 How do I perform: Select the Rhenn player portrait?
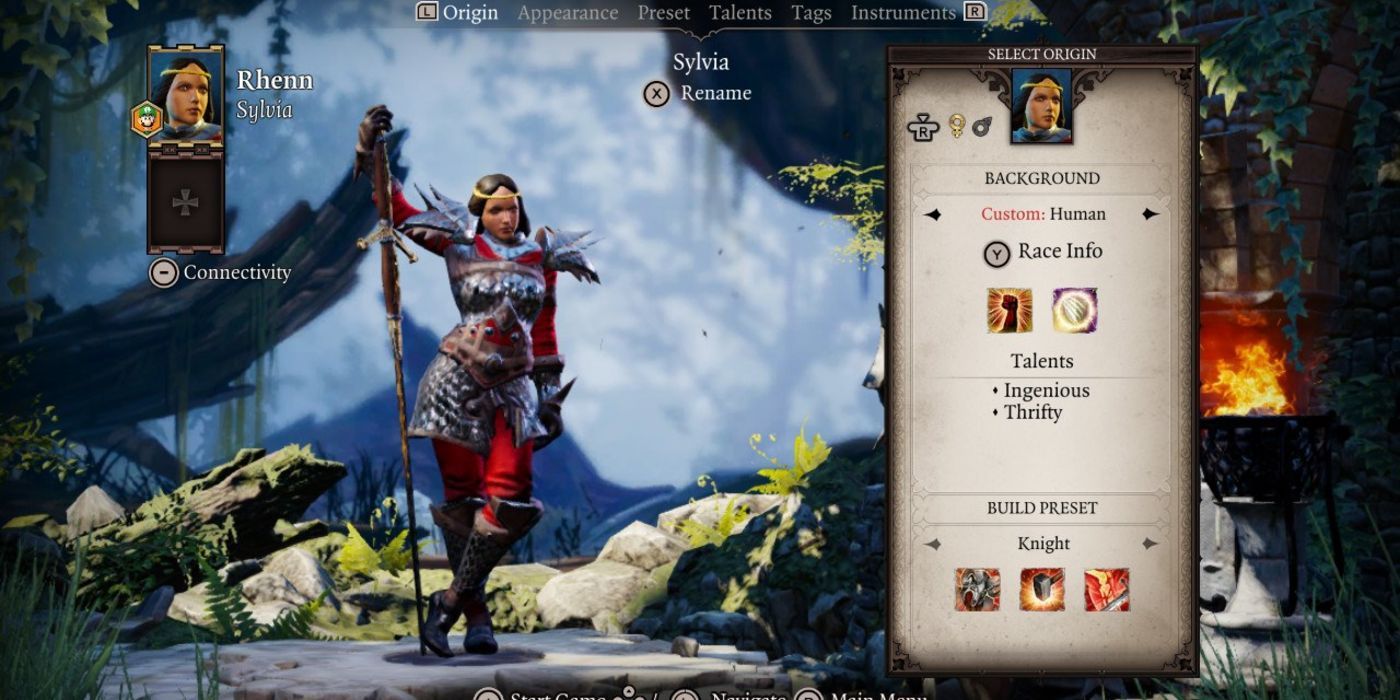tap(185, 95)
